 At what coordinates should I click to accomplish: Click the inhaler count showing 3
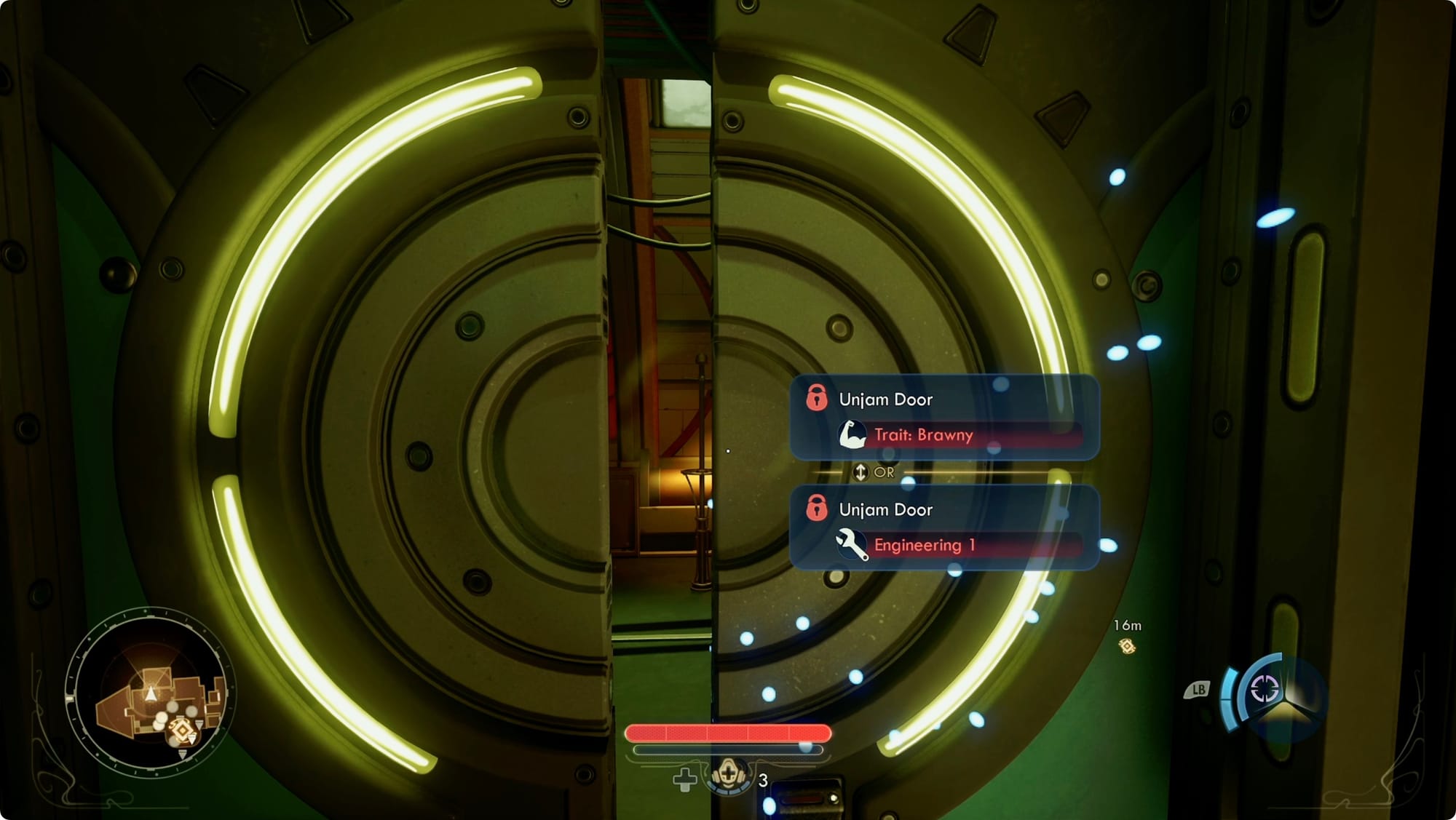click(761, 781)
